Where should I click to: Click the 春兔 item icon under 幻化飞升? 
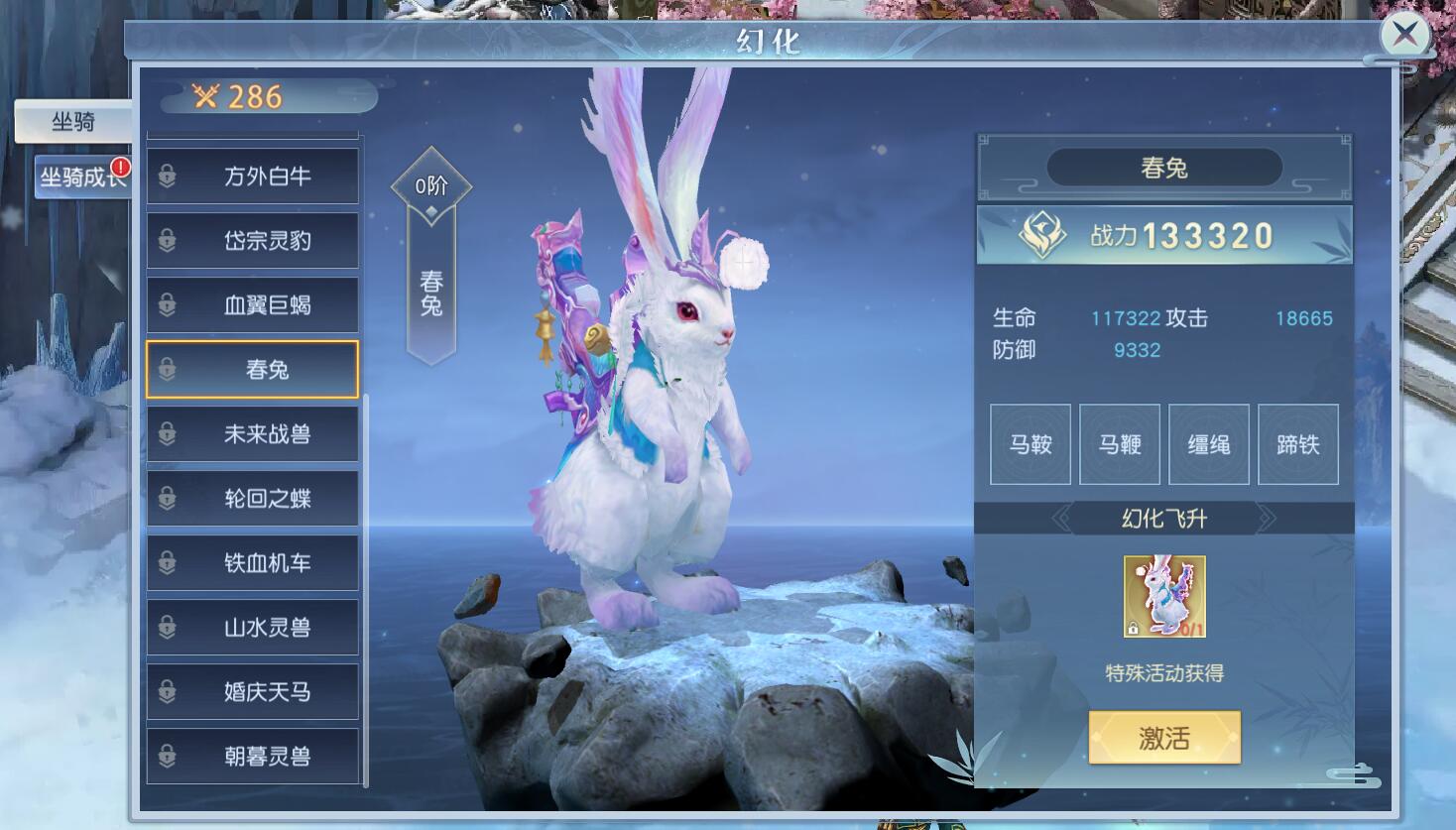pos(1164,596)
